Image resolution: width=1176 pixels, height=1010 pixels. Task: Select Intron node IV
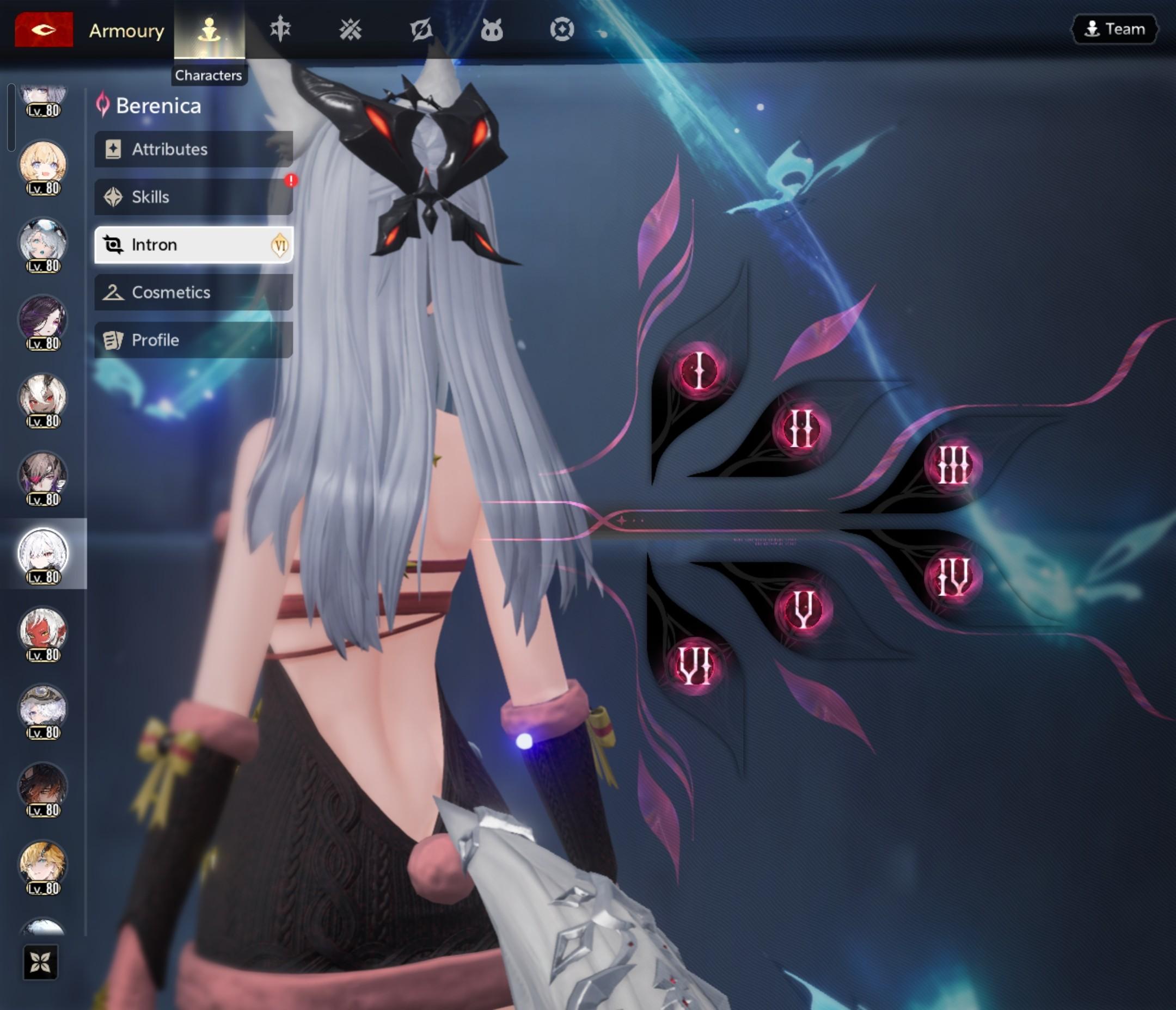click(x=953, y=576)
